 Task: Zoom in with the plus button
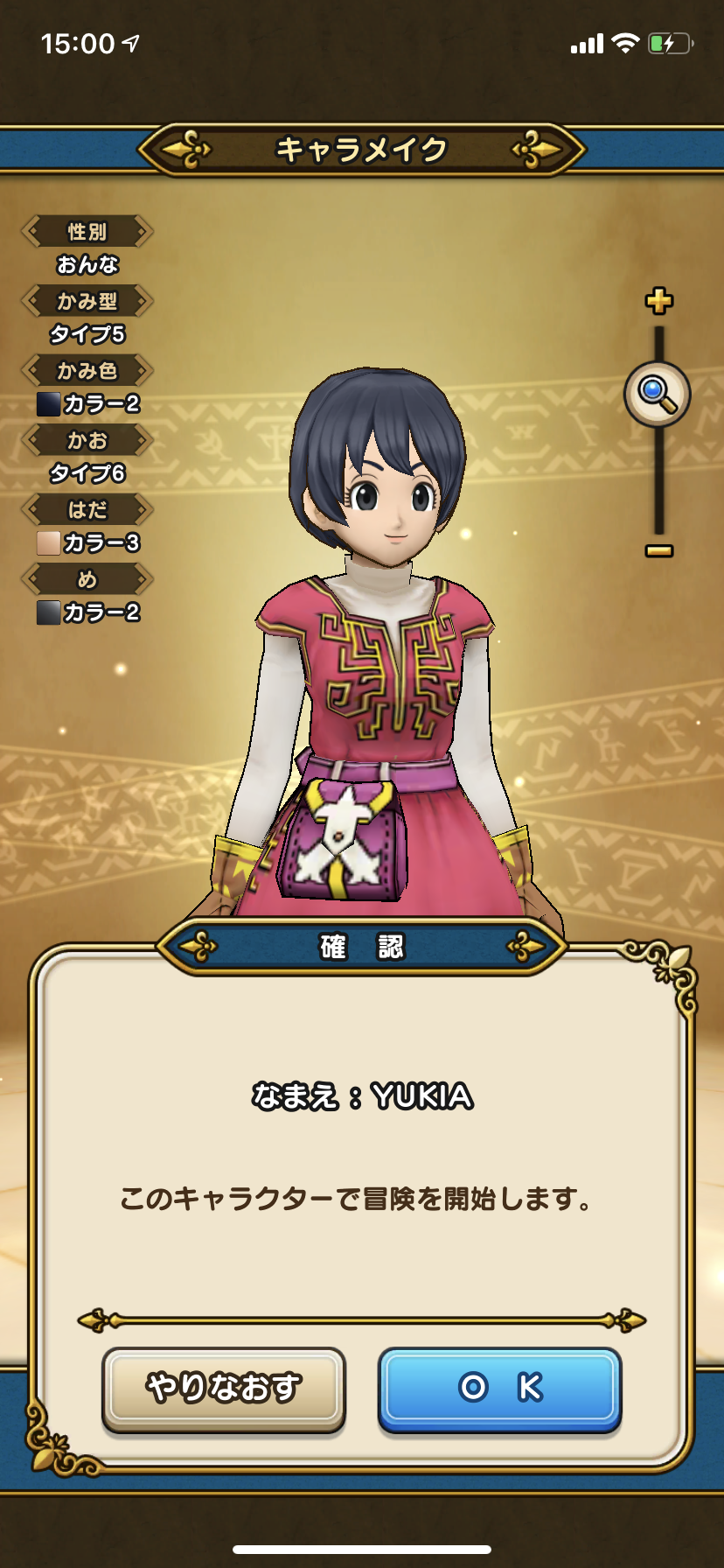658,301
